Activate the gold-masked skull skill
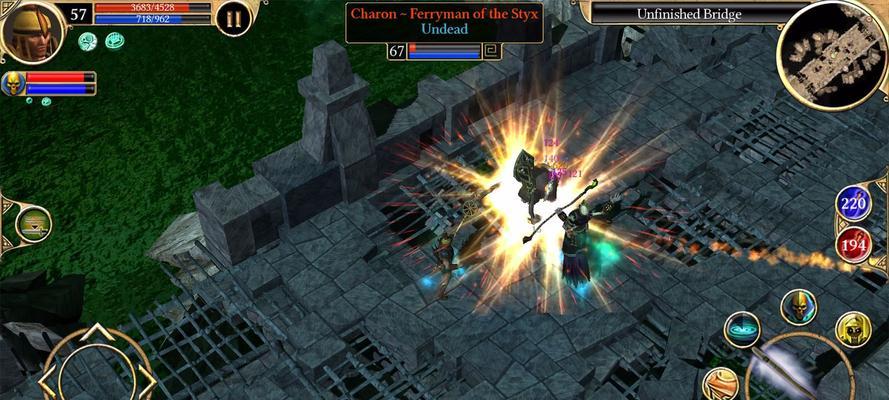 (x=798, y=307)
